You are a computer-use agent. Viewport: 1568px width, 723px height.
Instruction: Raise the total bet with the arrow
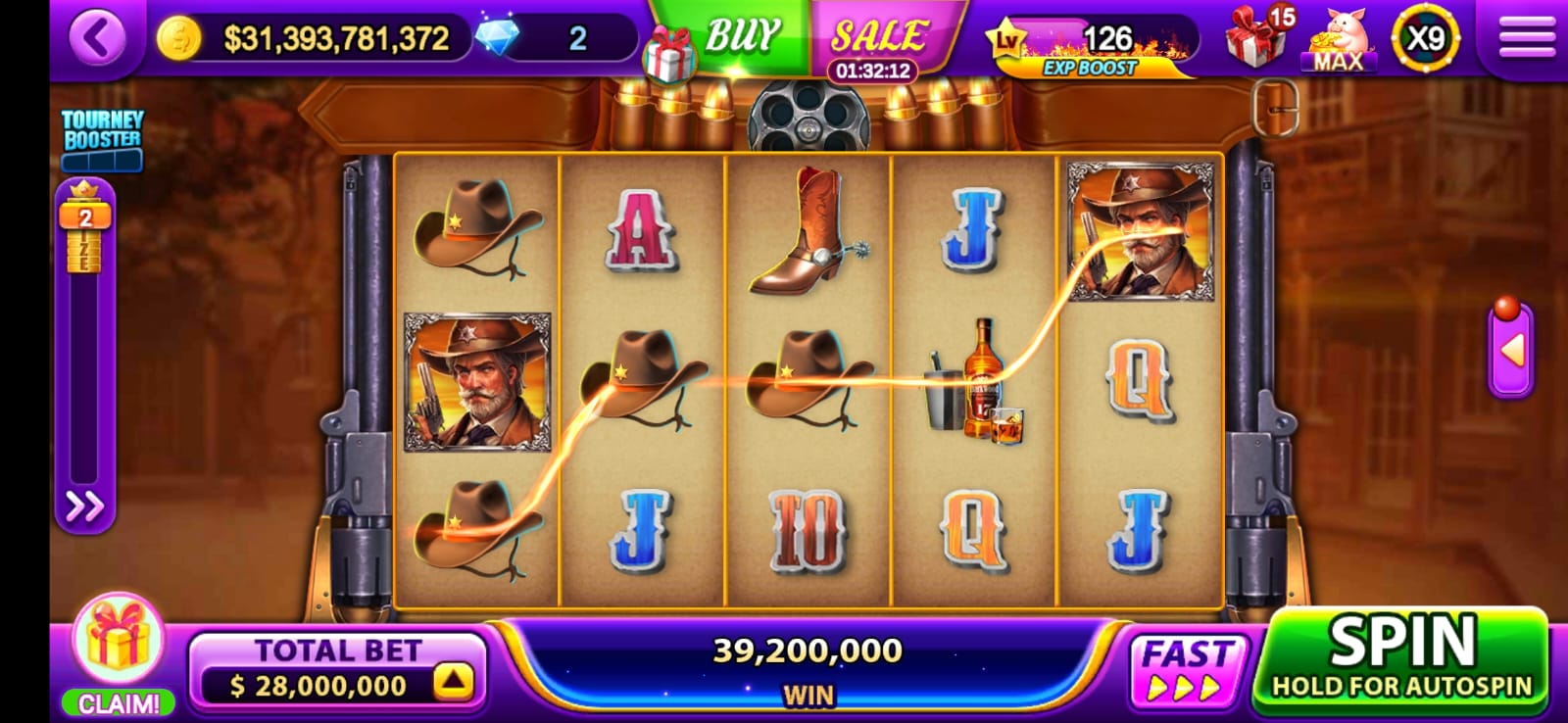coord(453,682)
